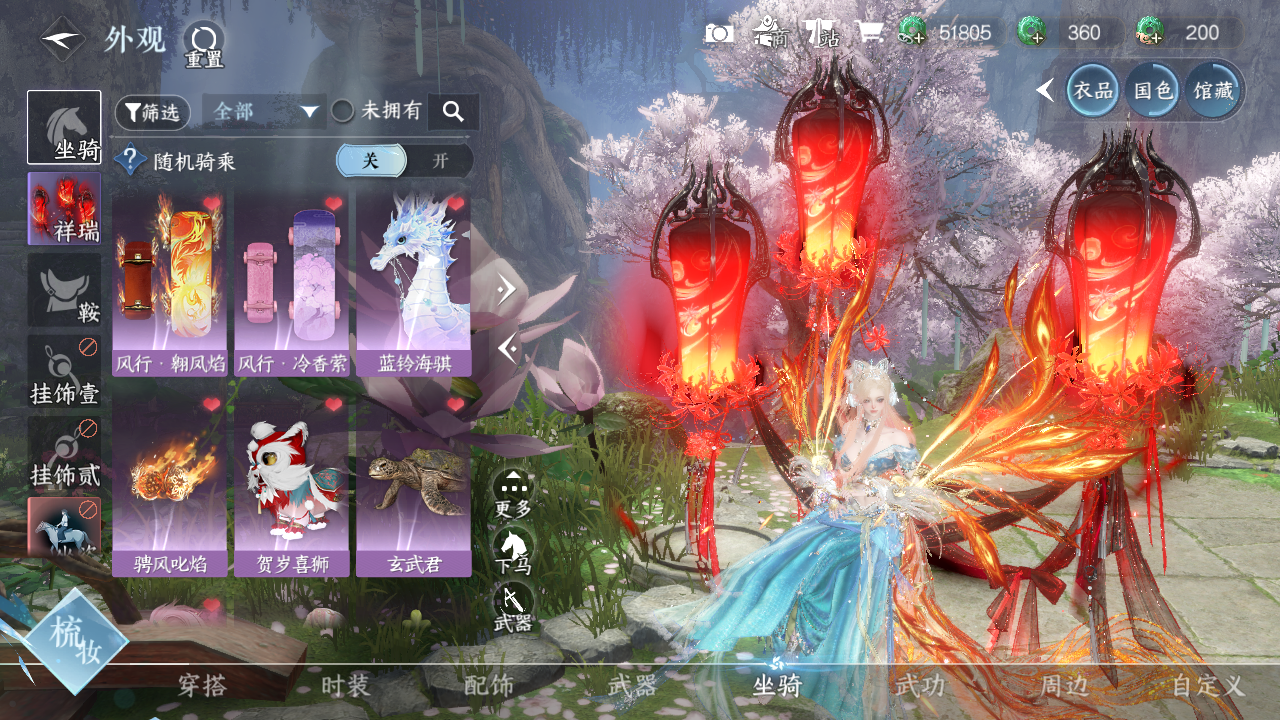Click the 重置 reset button
Image resolution: width=1280 pixels, height=720 pixels.
[204, 45]
